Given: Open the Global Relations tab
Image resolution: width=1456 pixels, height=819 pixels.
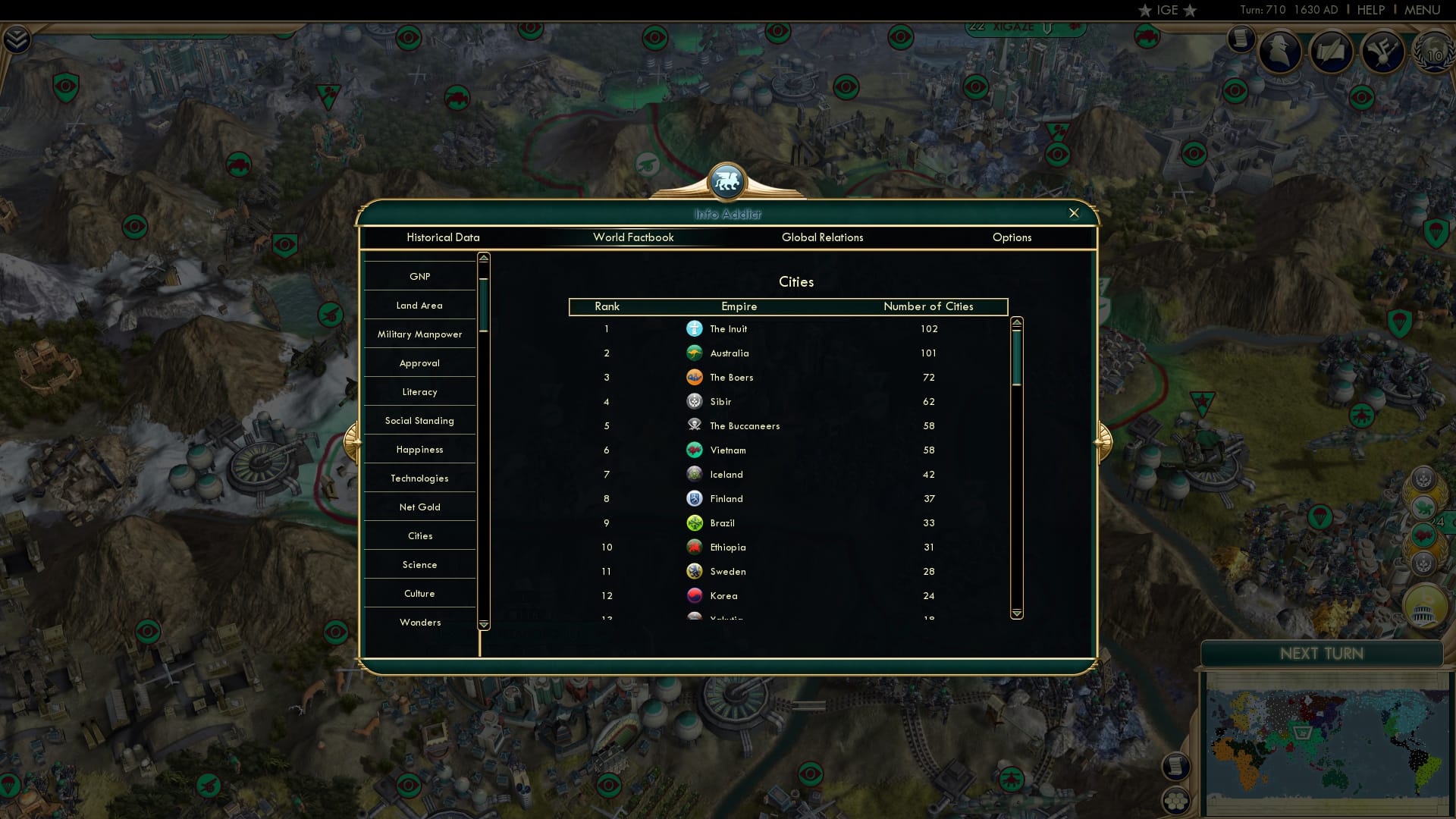Looking at the screenshot, I should (824, 237).
